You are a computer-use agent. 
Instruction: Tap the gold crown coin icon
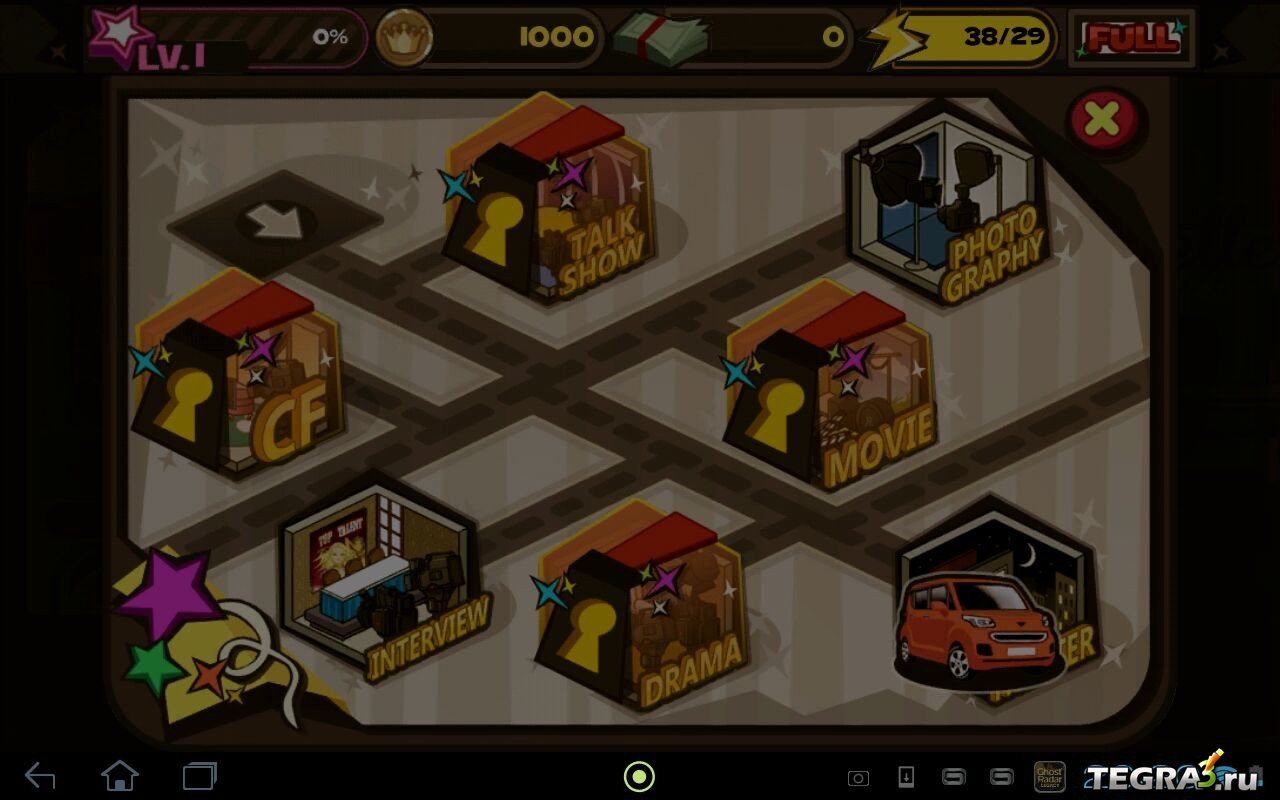click(x=404, y=38)
